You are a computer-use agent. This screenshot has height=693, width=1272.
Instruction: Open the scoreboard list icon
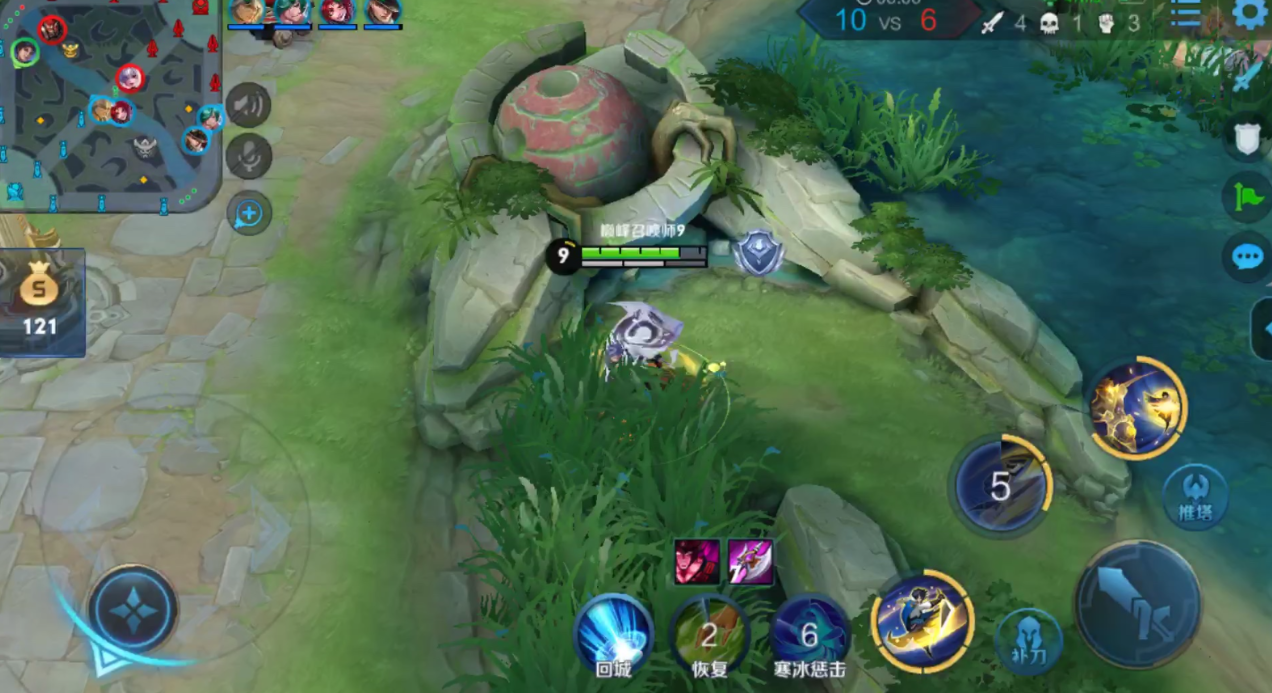point(1186,13)
